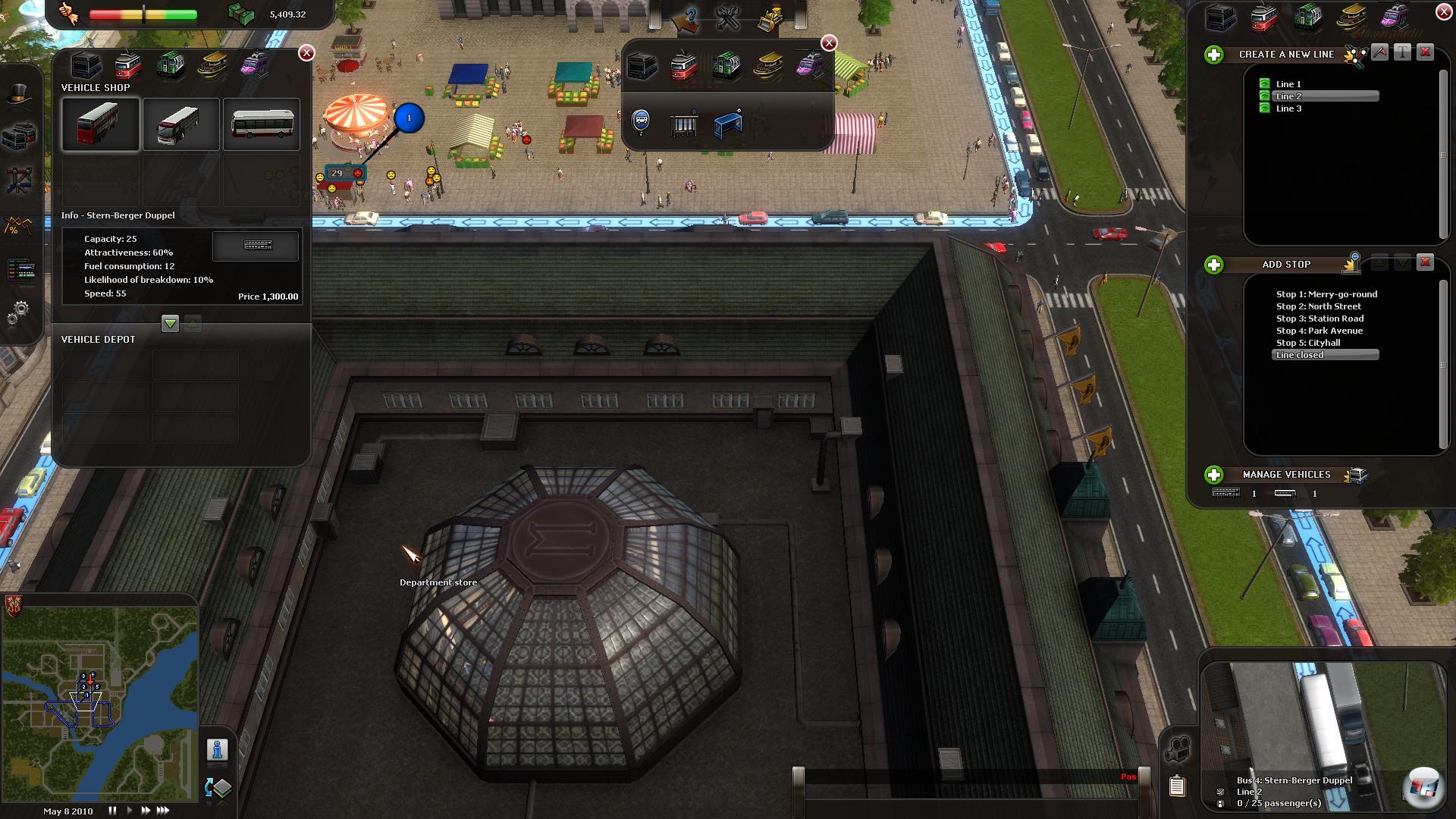Add a stop with green plus

coord(1213,265)
